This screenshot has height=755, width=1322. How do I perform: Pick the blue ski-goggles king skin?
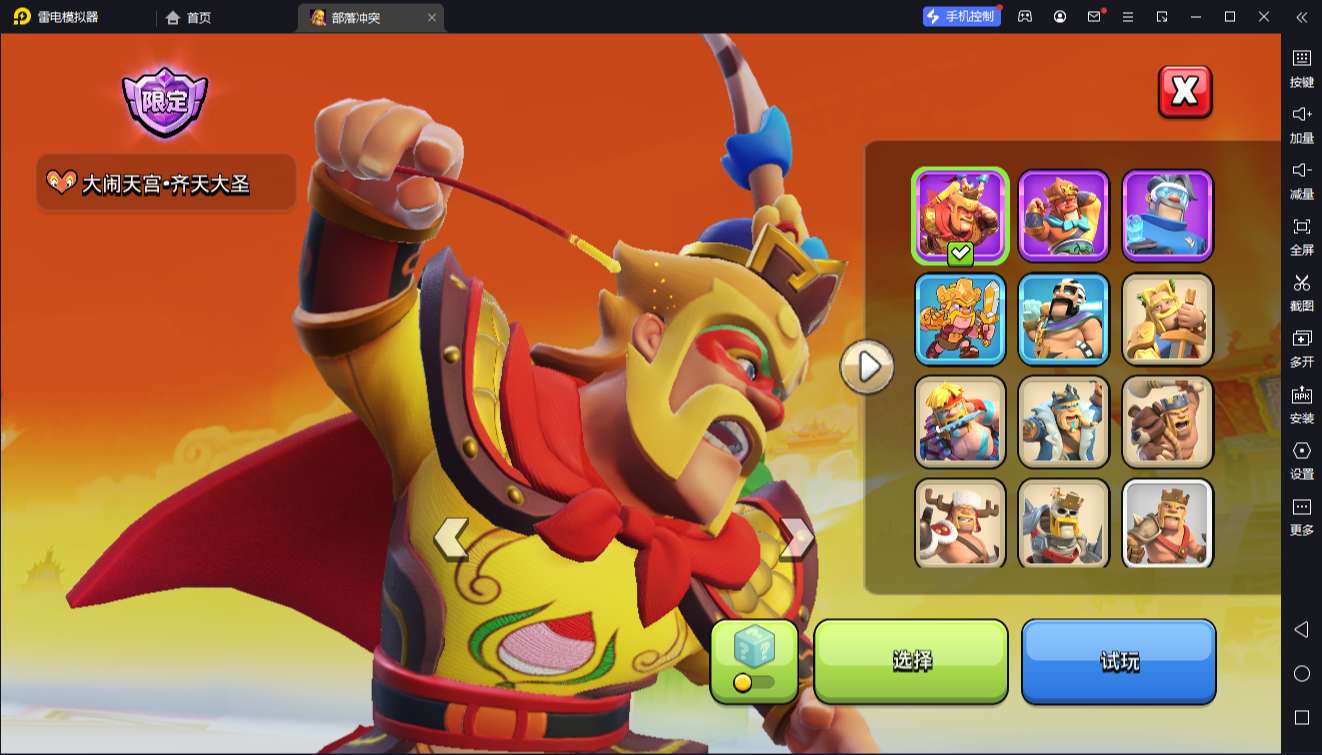[x=1167, y=216]
